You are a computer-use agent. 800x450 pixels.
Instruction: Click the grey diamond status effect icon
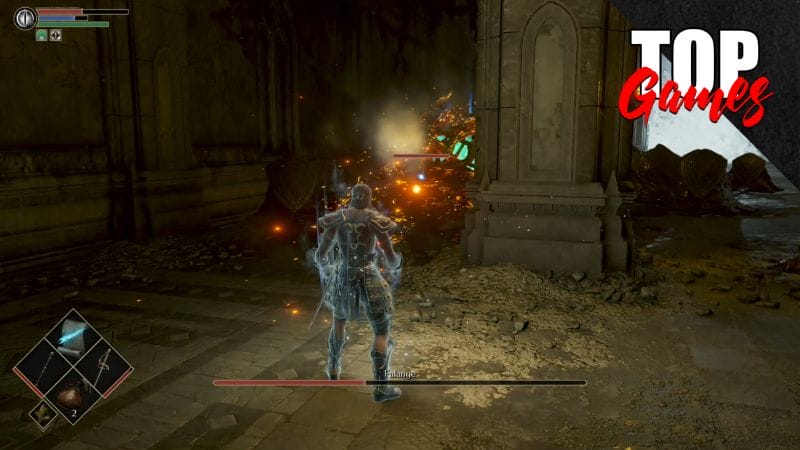pos(56,35)
